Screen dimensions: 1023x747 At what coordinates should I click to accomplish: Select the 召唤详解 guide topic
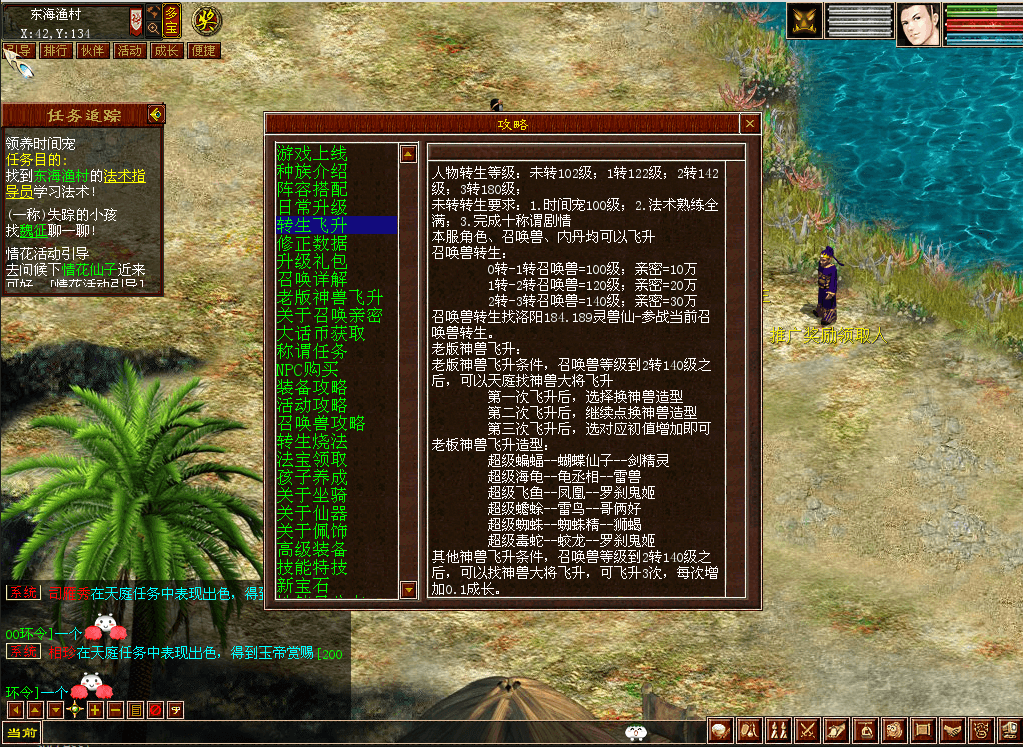tap(312, 279)
